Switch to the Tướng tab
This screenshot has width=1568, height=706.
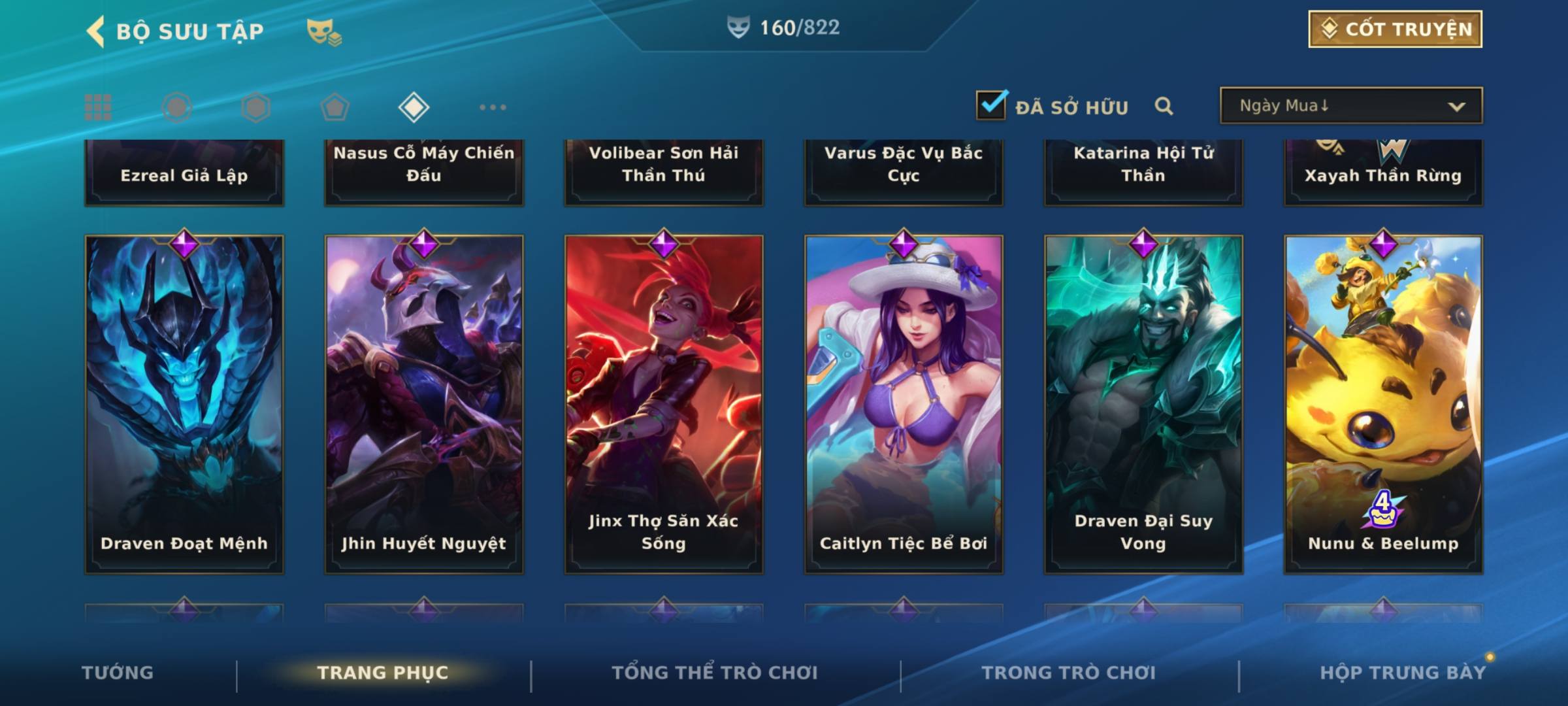tap(118, 673)
